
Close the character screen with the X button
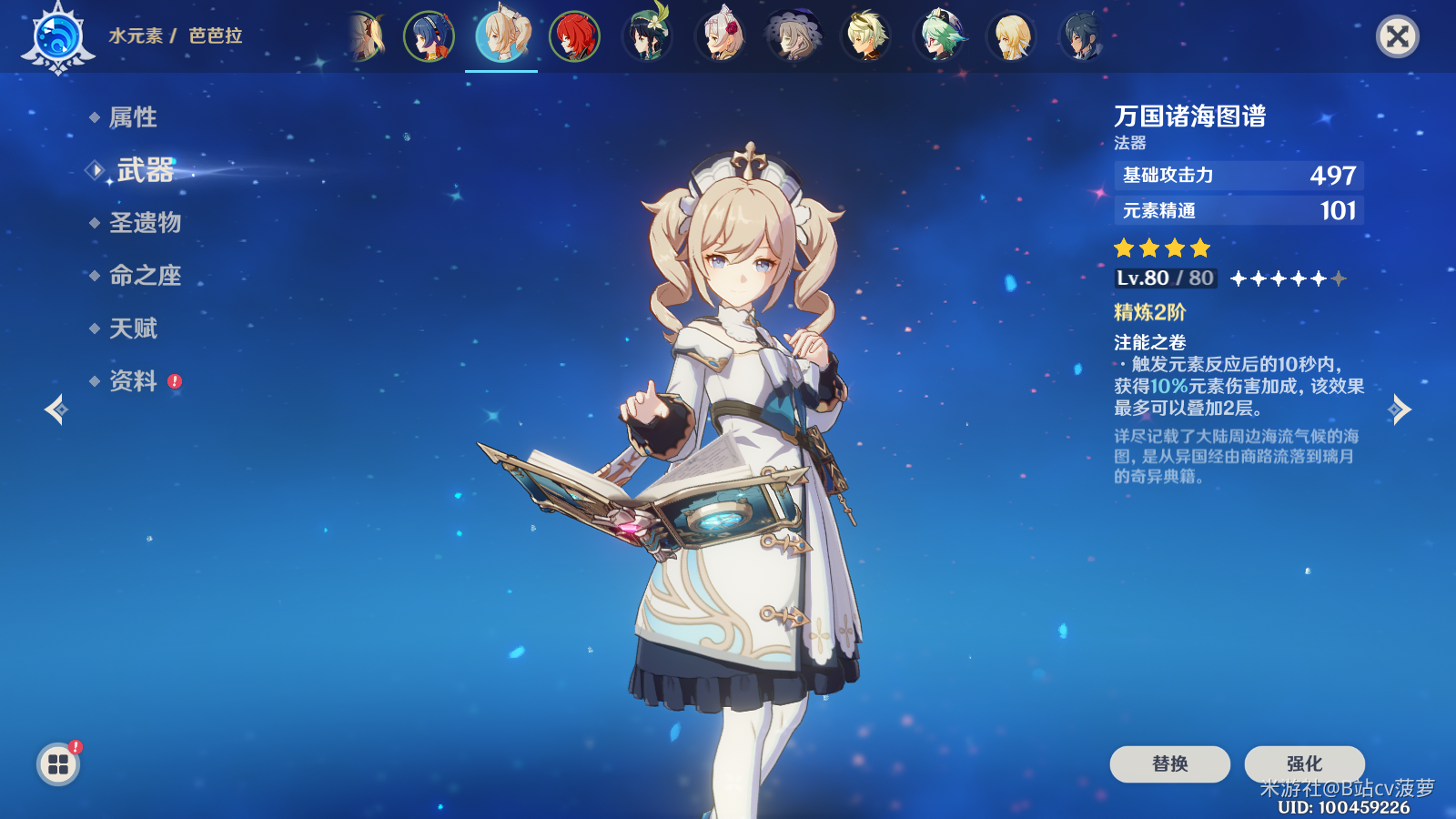coord(1397,36)
